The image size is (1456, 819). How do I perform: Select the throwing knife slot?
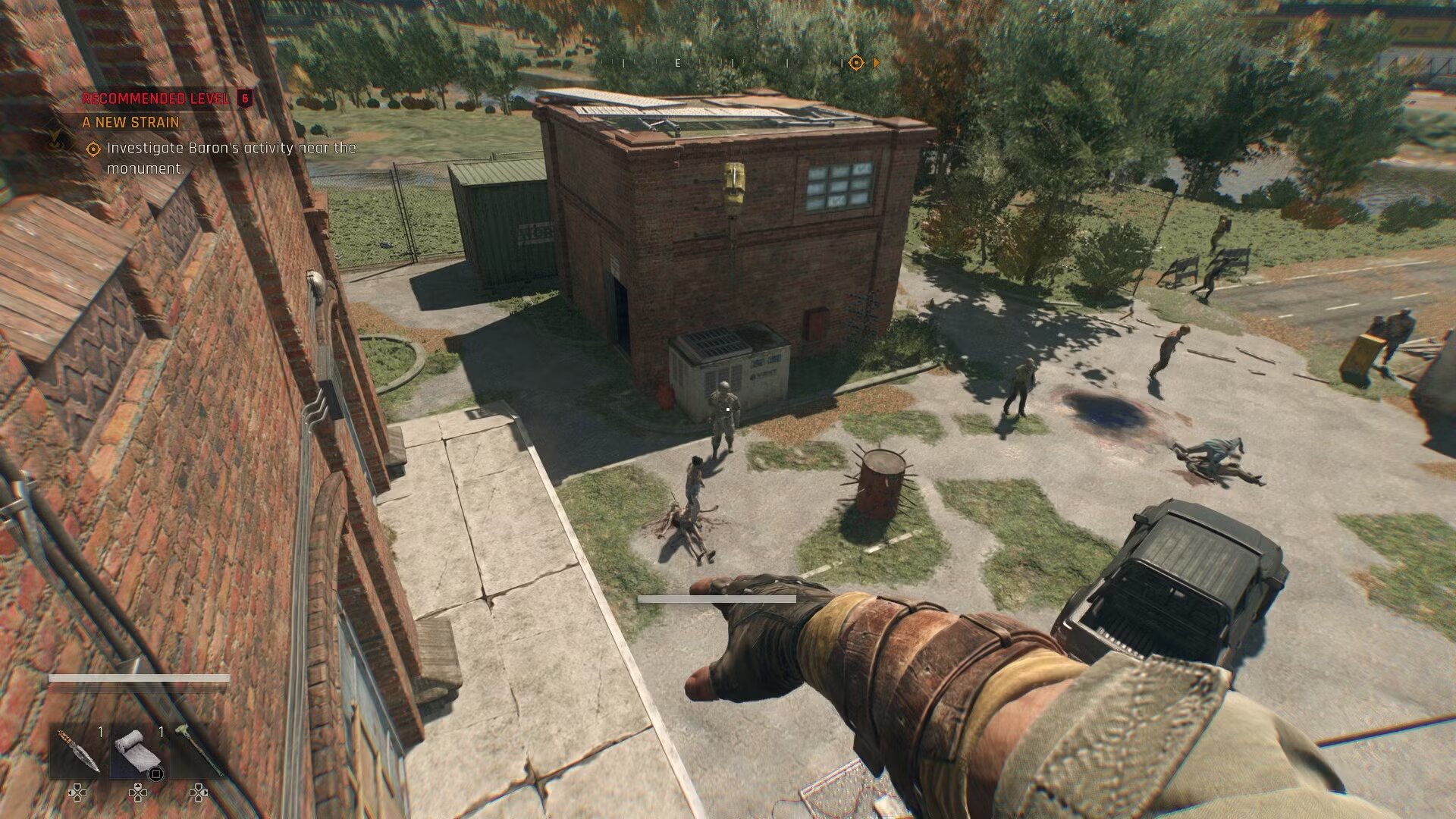[76, 751]
